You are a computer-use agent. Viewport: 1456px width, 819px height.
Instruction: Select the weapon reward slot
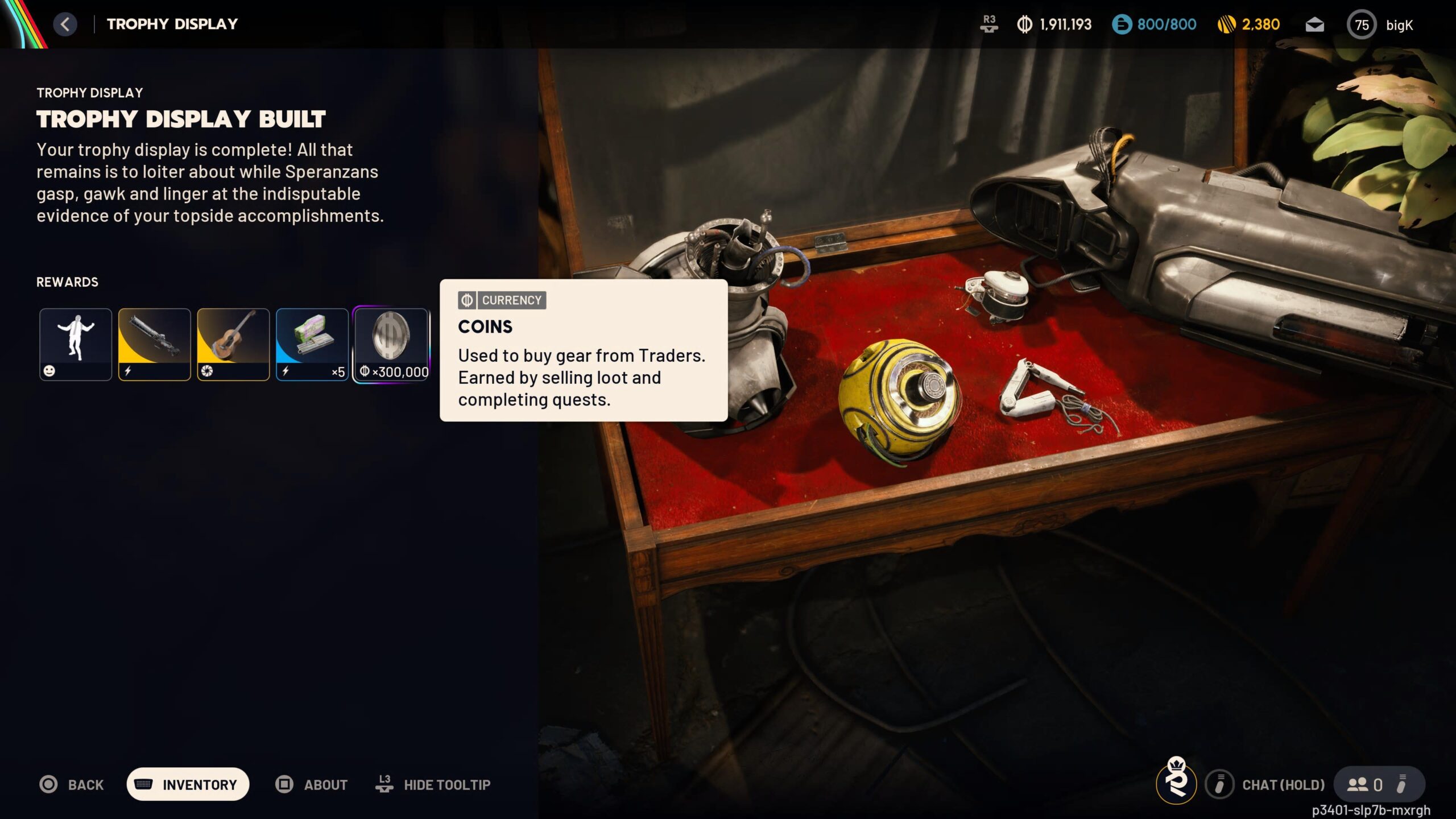pos(154,344)
